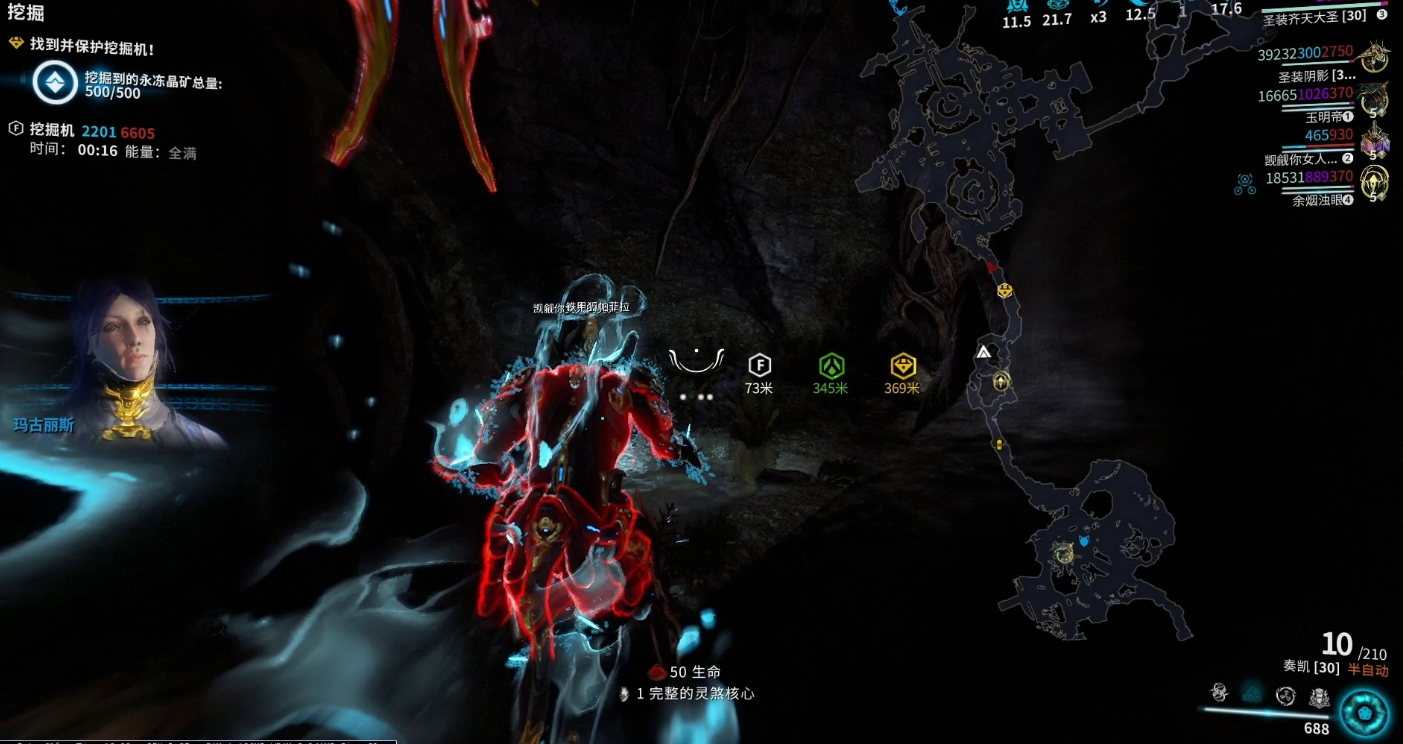Activate the Cloud Walker cloud ability
This screenshot has height=744, width=1403.
click(1252, 693)
